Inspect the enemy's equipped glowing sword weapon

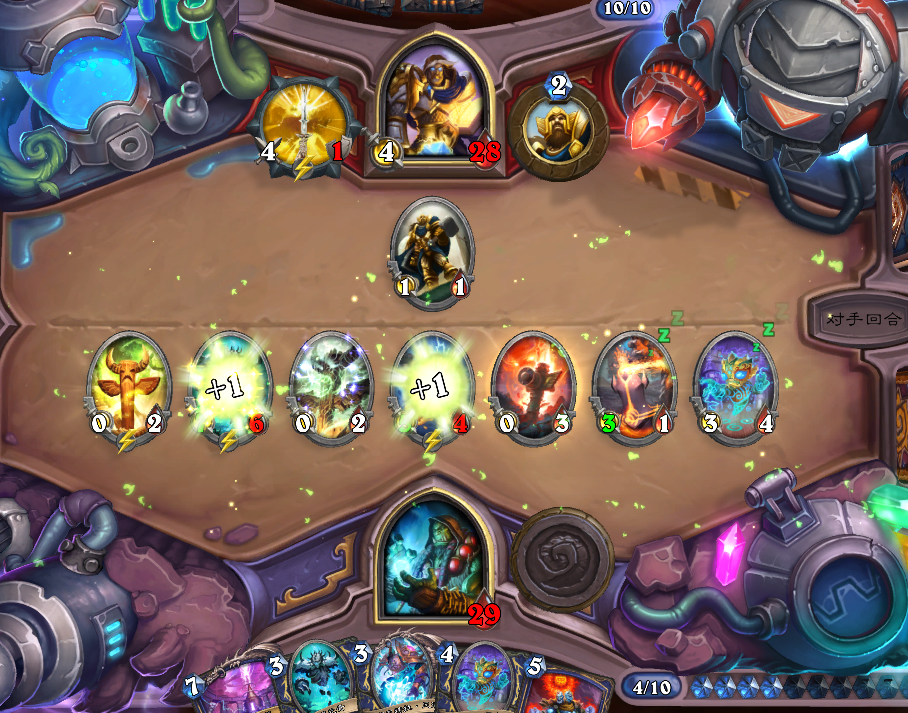click(x=301, y=125)
